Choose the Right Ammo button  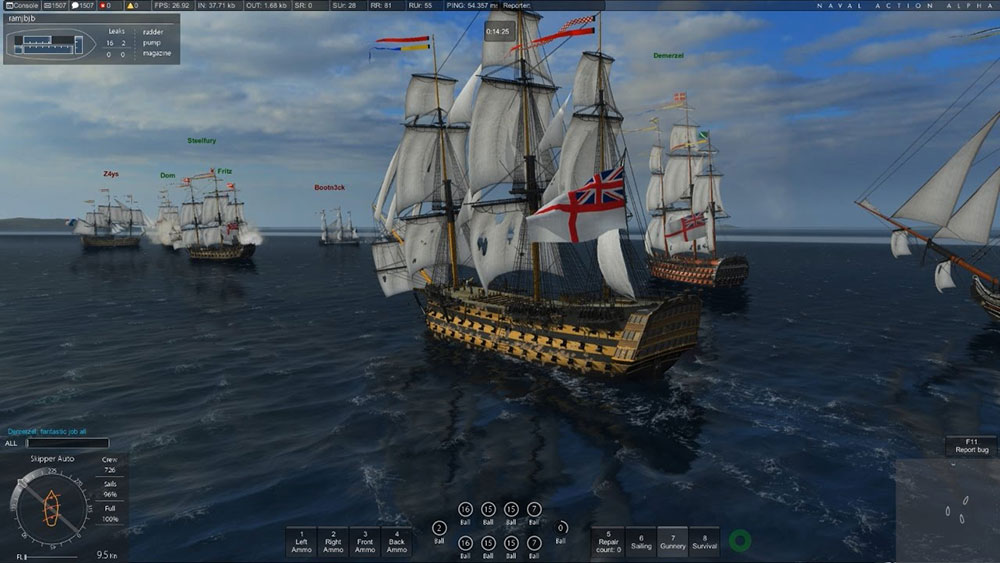pyautogui.click(x=333, y=542)
